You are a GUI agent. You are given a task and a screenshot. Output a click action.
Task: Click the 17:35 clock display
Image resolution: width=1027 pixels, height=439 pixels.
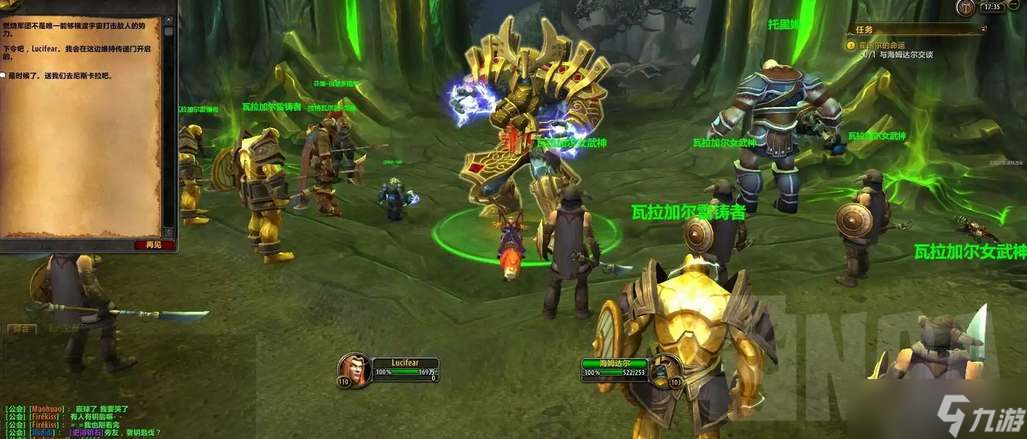992,7
